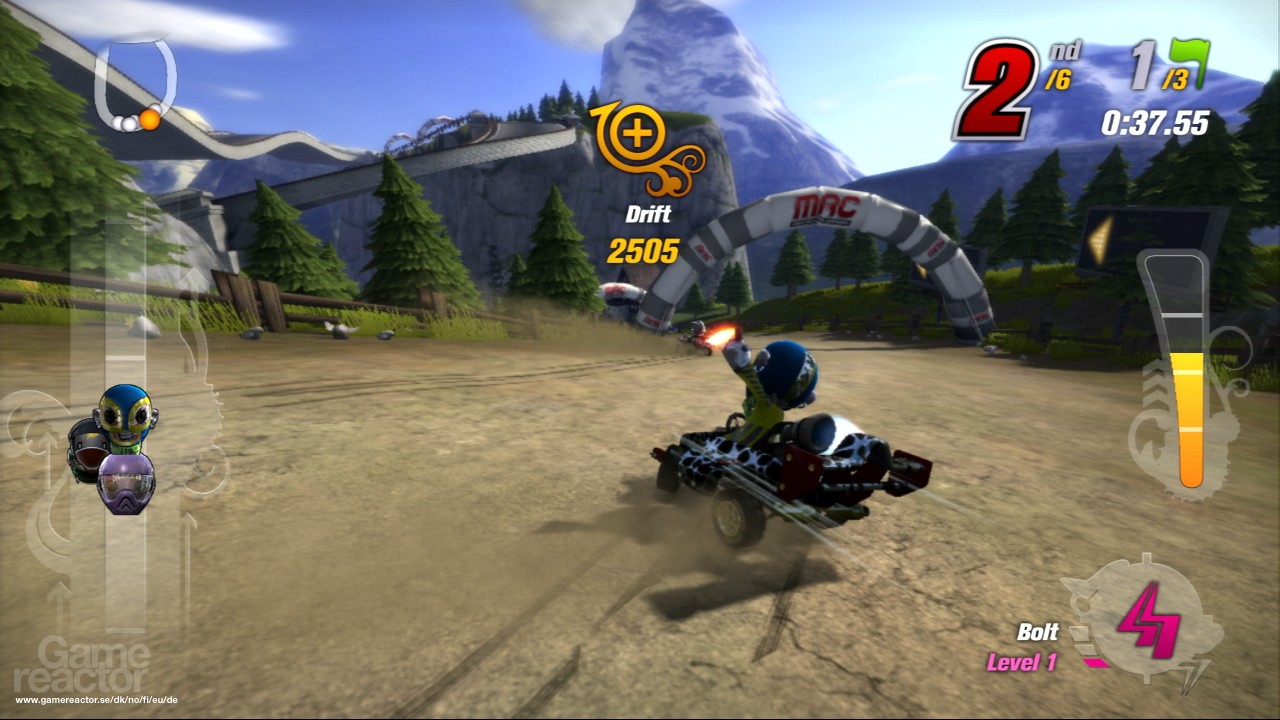Image resolution: width=1280 pixels, height=720 pixels.
Task: Click the Bolt label text
Action: pyautogui.click(x=1039, y=633)
